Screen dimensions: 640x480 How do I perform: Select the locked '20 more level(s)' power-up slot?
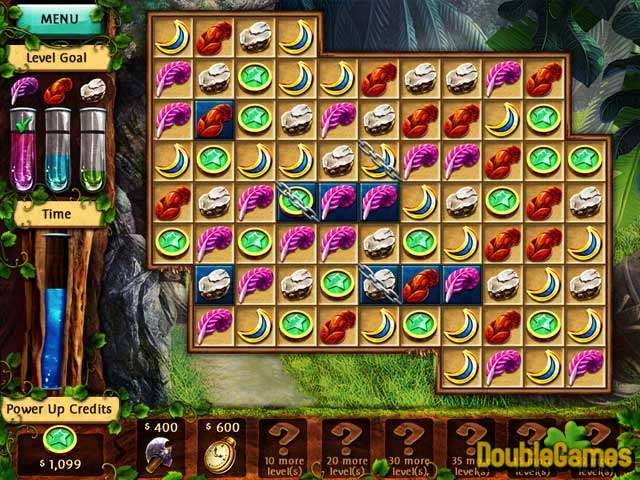(346, 447)
